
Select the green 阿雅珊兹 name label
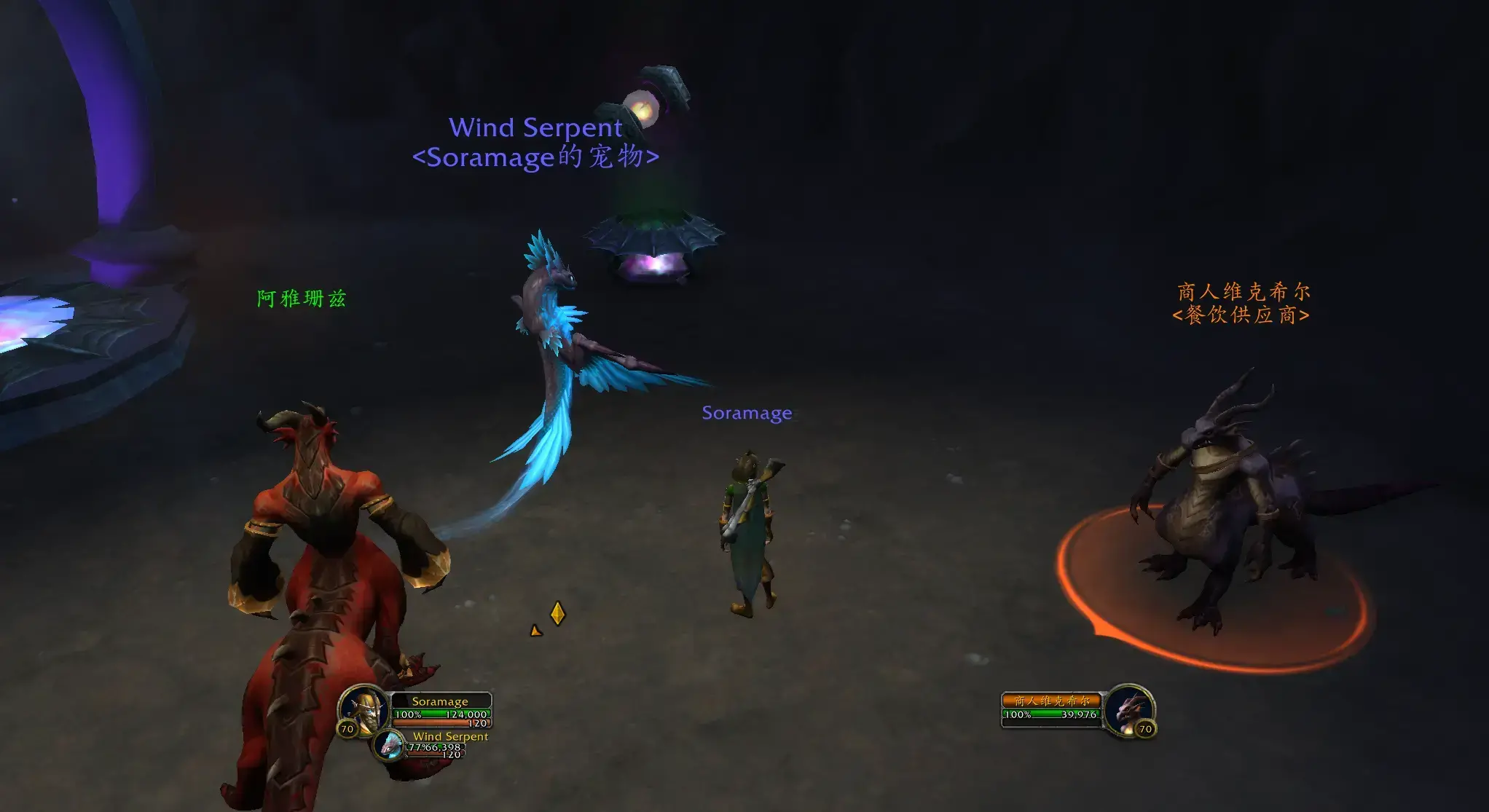pyautogui.click(x=301, y=299)
